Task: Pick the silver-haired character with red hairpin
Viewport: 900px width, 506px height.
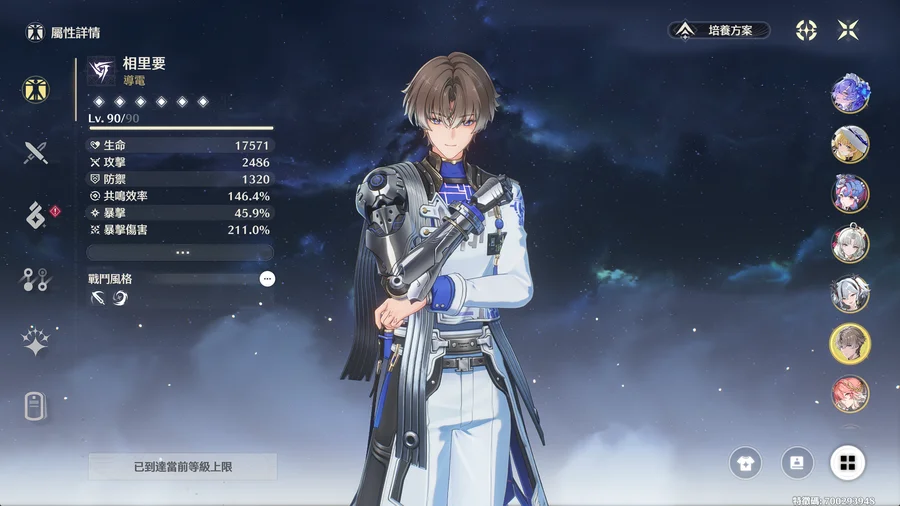Action: tap(850, 244)
